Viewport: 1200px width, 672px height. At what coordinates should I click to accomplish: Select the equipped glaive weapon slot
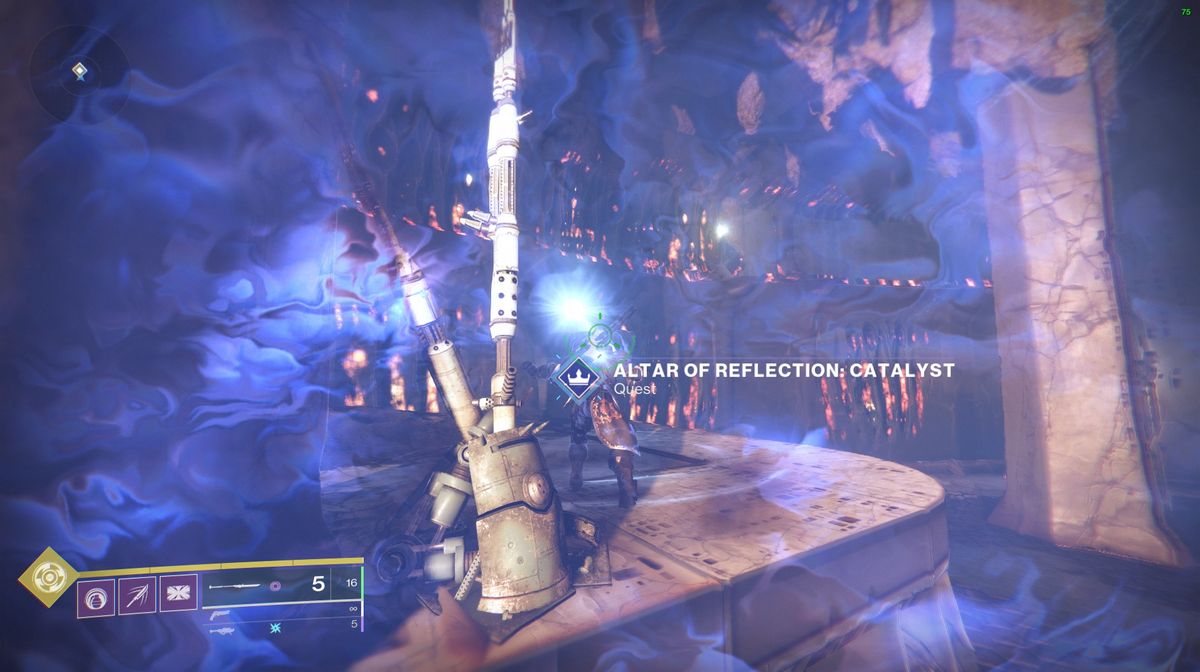coord(236,586)
